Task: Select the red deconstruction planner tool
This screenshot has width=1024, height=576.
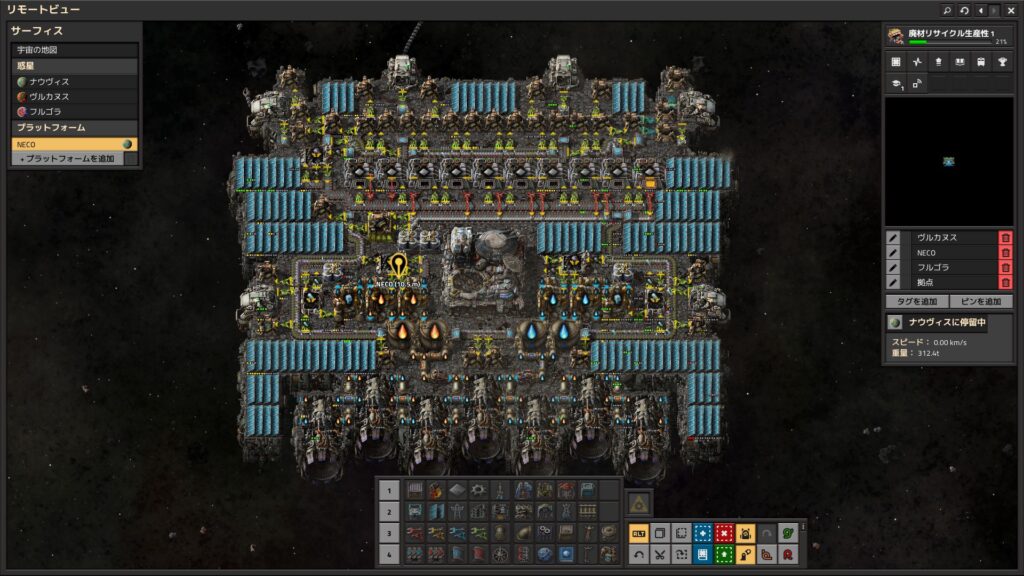Action: coord(725,534)
